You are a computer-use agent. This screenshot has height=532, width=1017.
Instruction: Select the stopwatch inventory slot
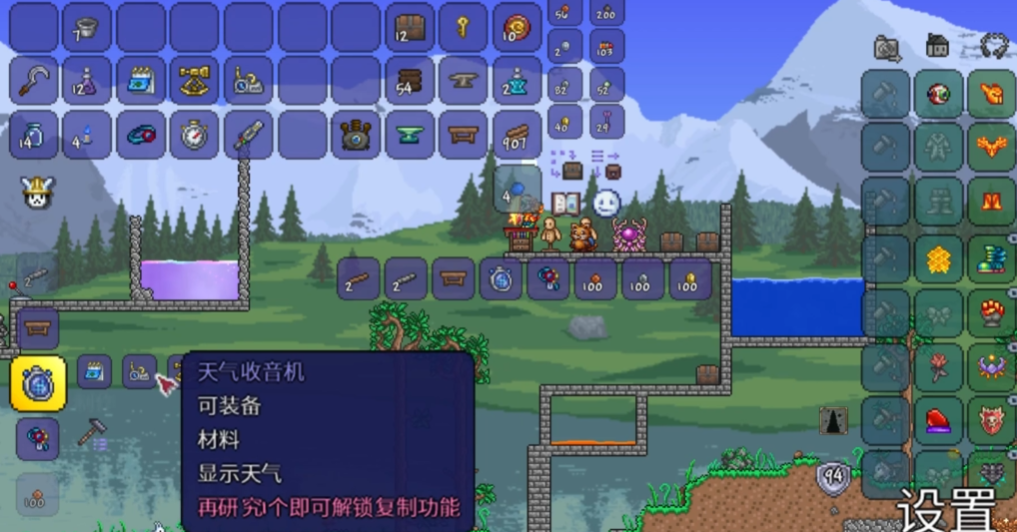194,134
